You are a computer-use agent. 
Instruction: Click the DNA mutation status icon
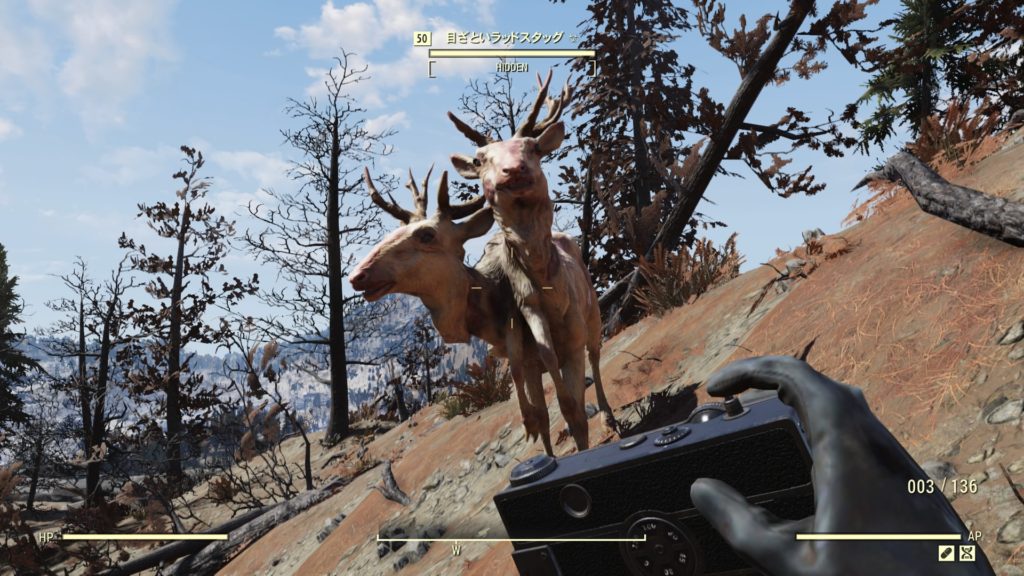pyautogui.click(x=967, y=553)
